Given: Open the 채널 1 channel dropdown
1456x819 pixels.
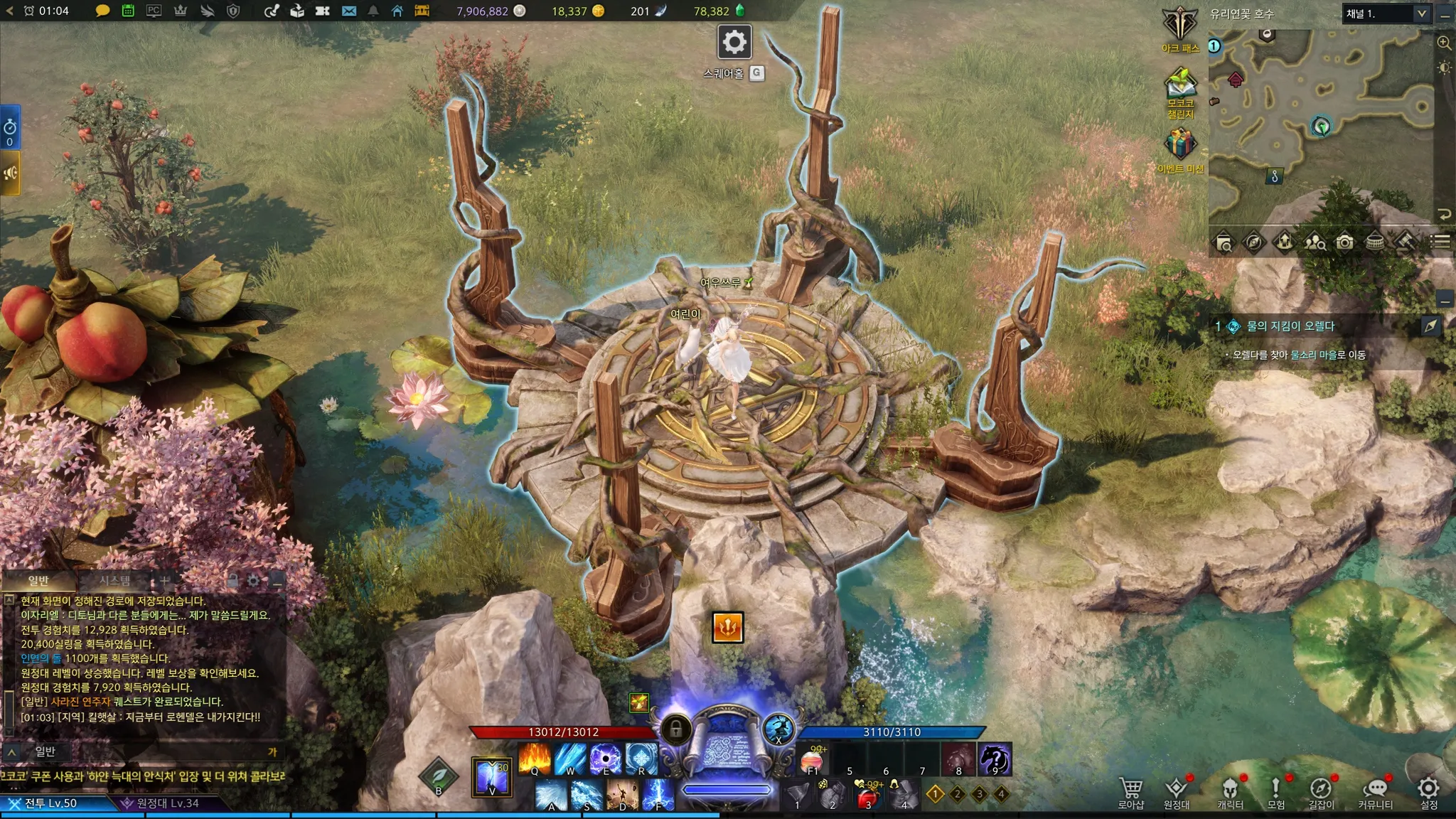Looking at the screenshot, I should pos(1386,14).
